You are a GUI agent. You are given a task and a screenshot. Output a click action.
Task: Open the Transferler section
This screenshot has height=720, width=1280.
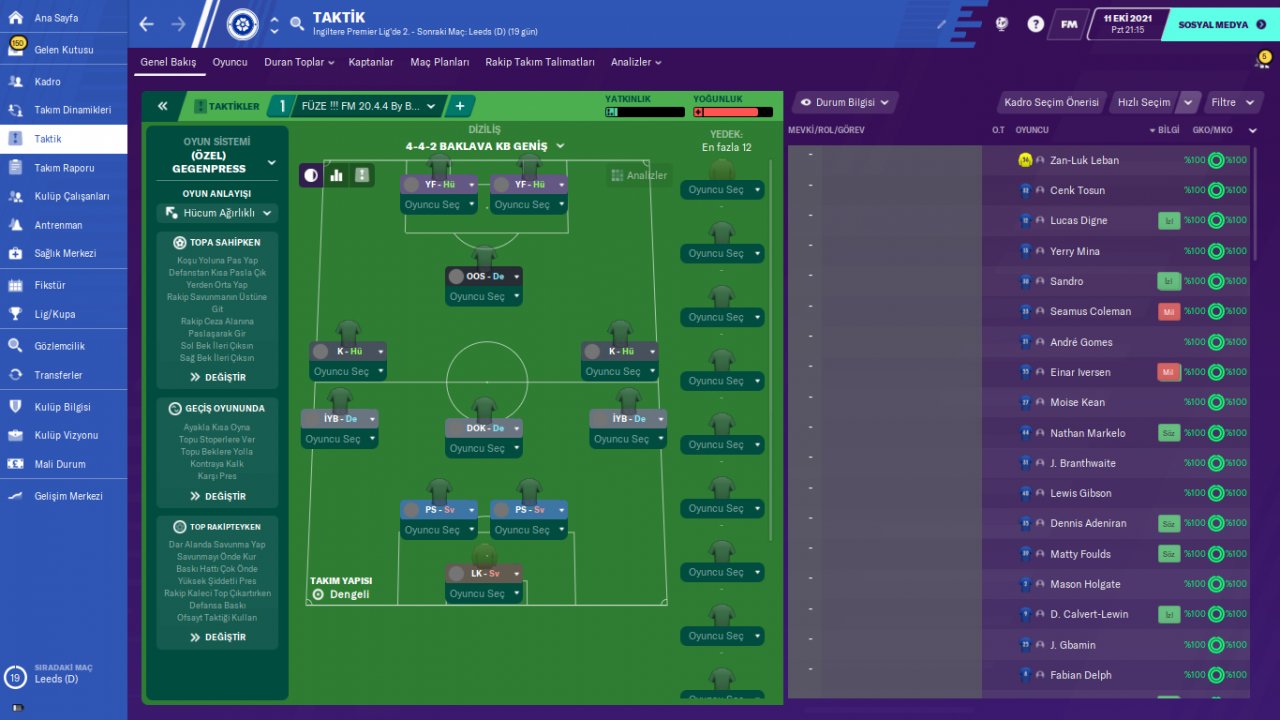point(58,375)
